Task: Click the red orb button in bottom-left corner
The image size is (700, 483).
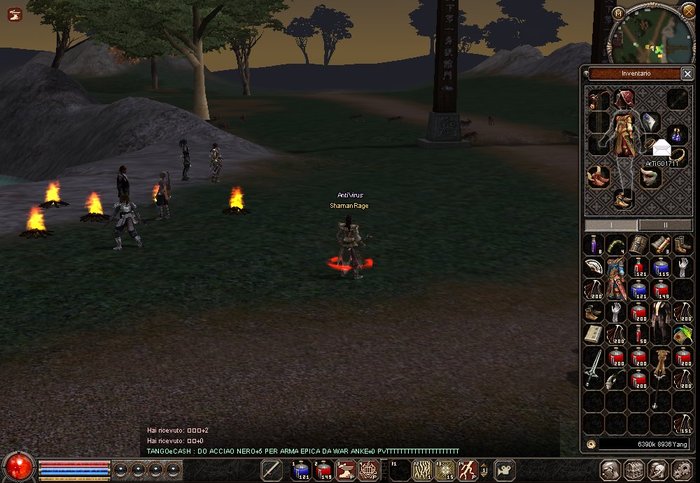Action: [17, 466]
